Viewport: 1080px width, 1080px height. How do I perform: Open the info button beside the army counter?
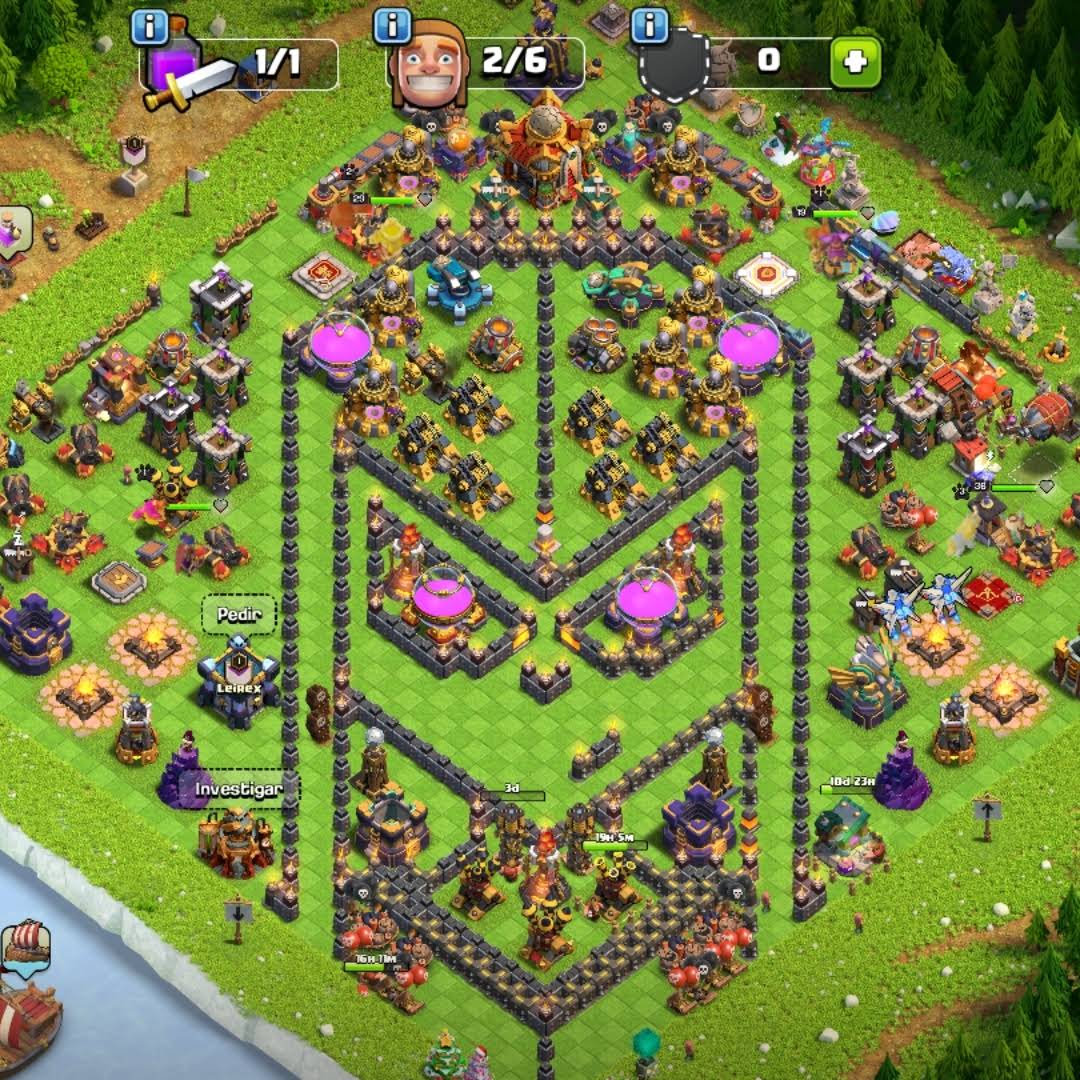coord(150,27)
